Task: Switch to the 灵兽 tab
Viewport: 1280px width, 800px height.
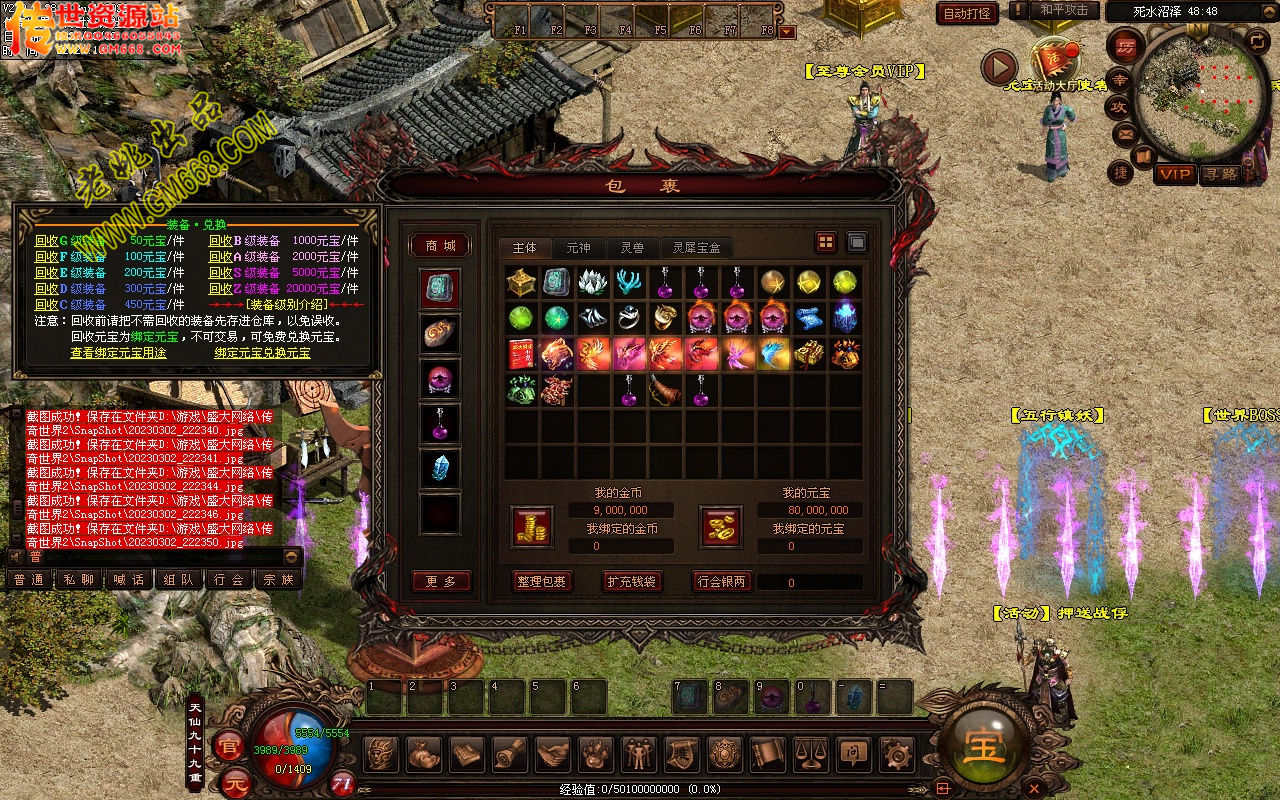Action: [x=632, y=247]
